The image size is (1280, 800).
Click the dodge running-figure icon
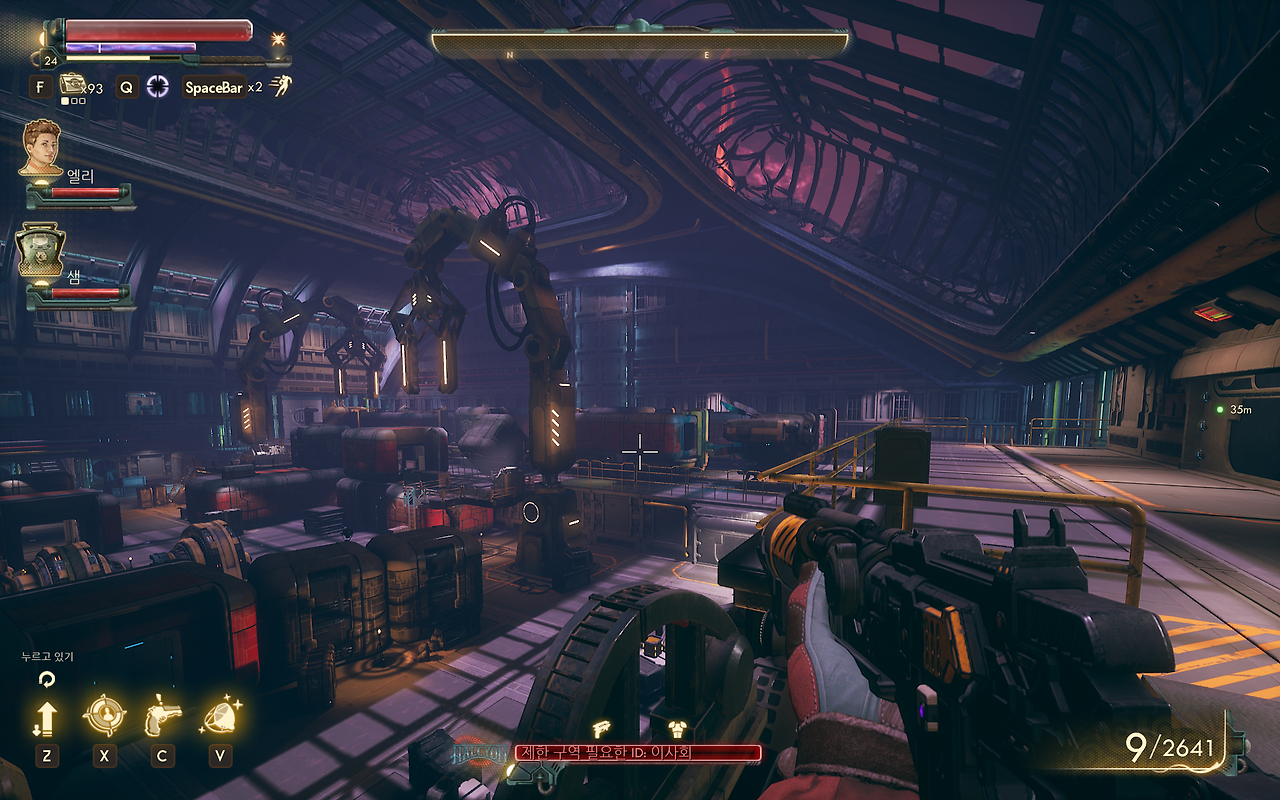(x=281, y=87)
